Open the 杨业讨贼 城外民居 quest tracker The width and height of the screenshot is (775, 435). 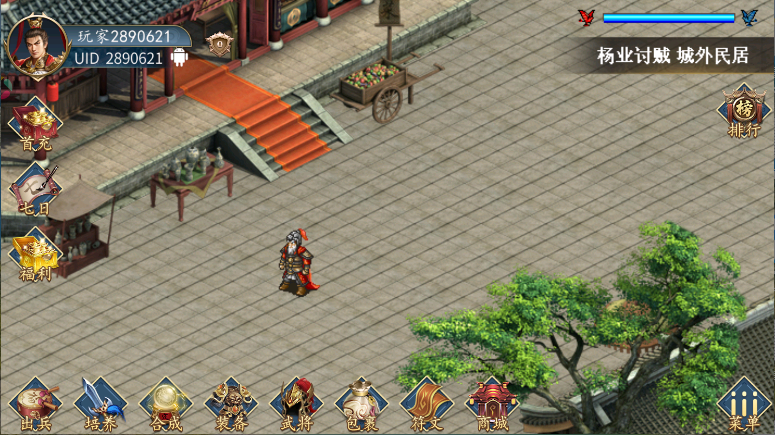tap(672, 56)
